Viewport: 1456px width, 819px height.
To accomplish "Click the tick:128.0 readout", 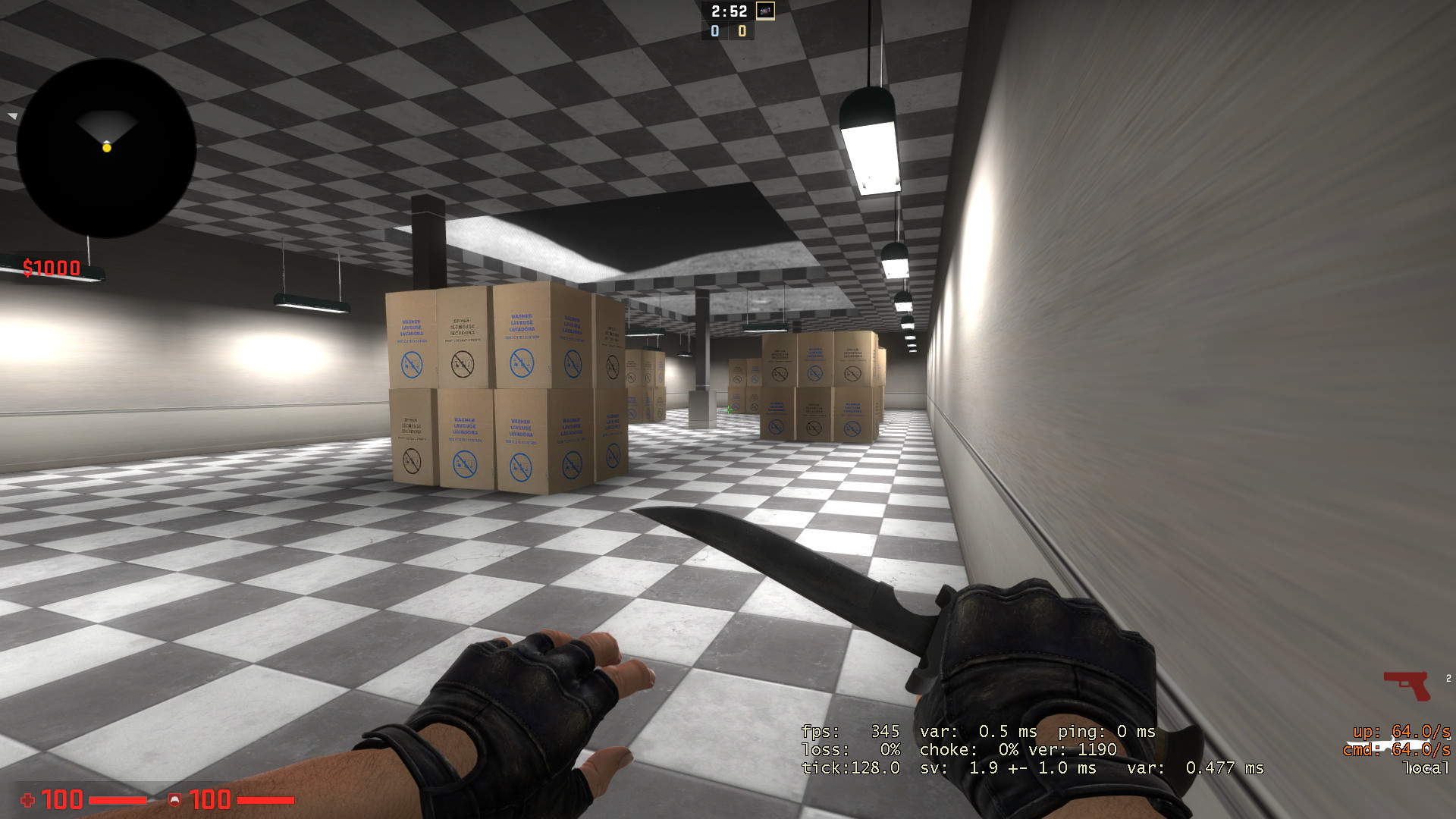I will pyautogui.click(x=849, y=768).
